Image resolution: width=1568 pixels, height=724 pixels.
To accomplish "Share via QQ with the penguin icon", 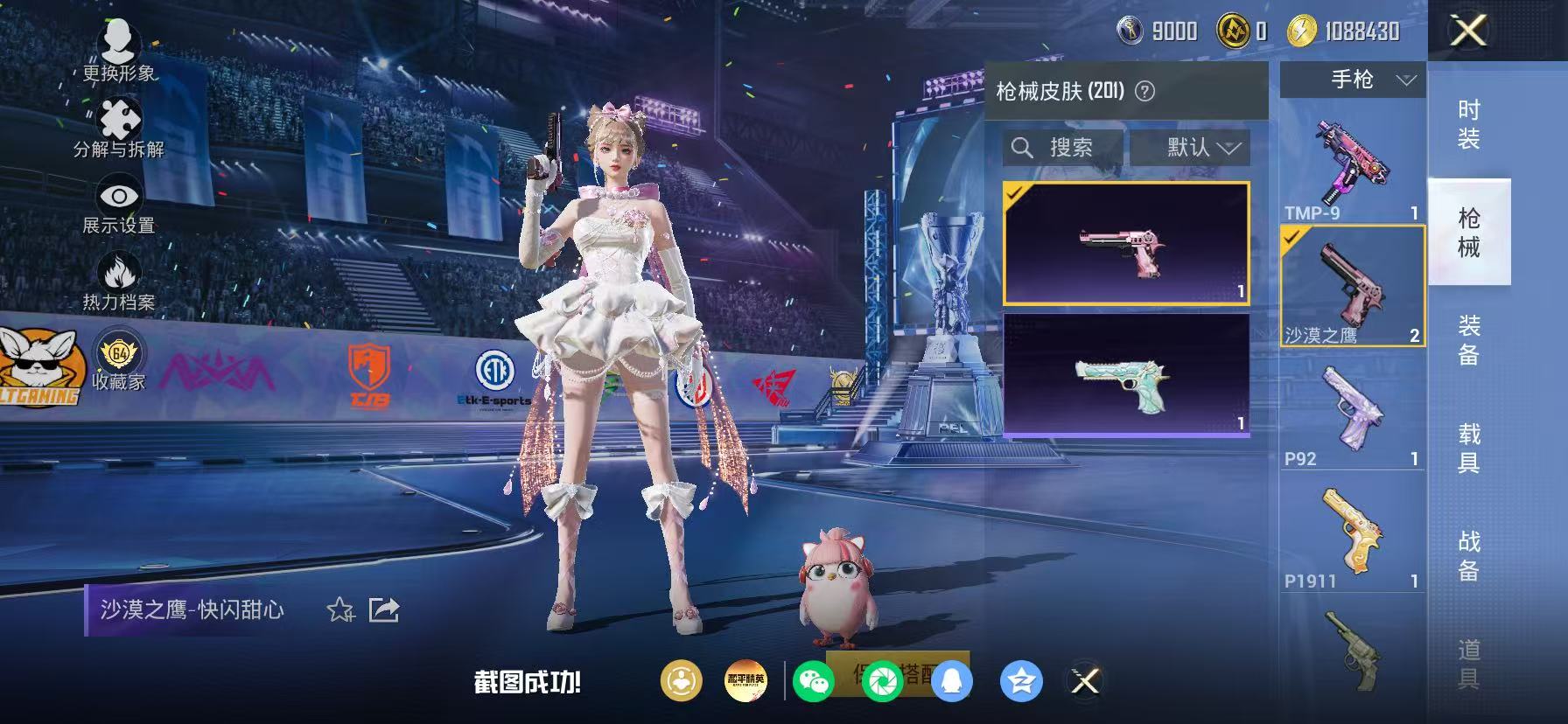I will coord(950,681).
